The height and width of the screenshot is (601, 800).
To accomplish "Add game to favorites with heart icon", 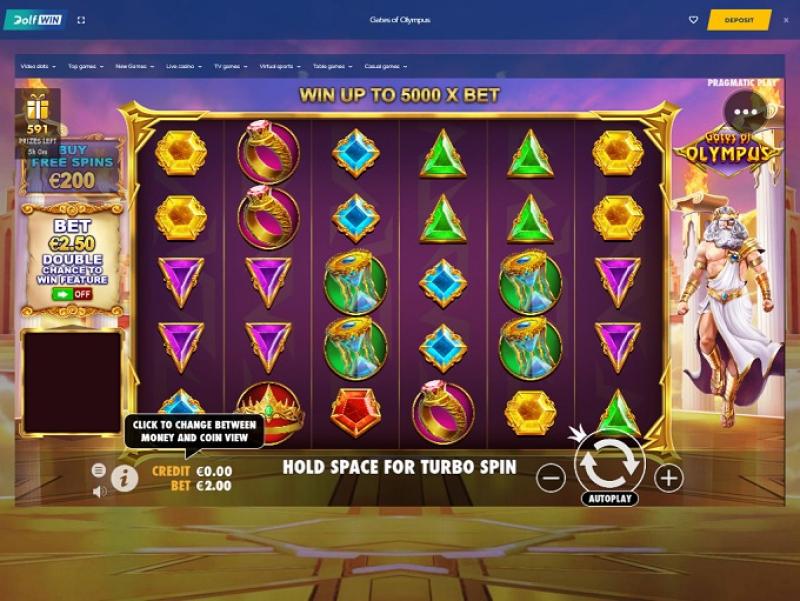I will click(x=693, y=20).
